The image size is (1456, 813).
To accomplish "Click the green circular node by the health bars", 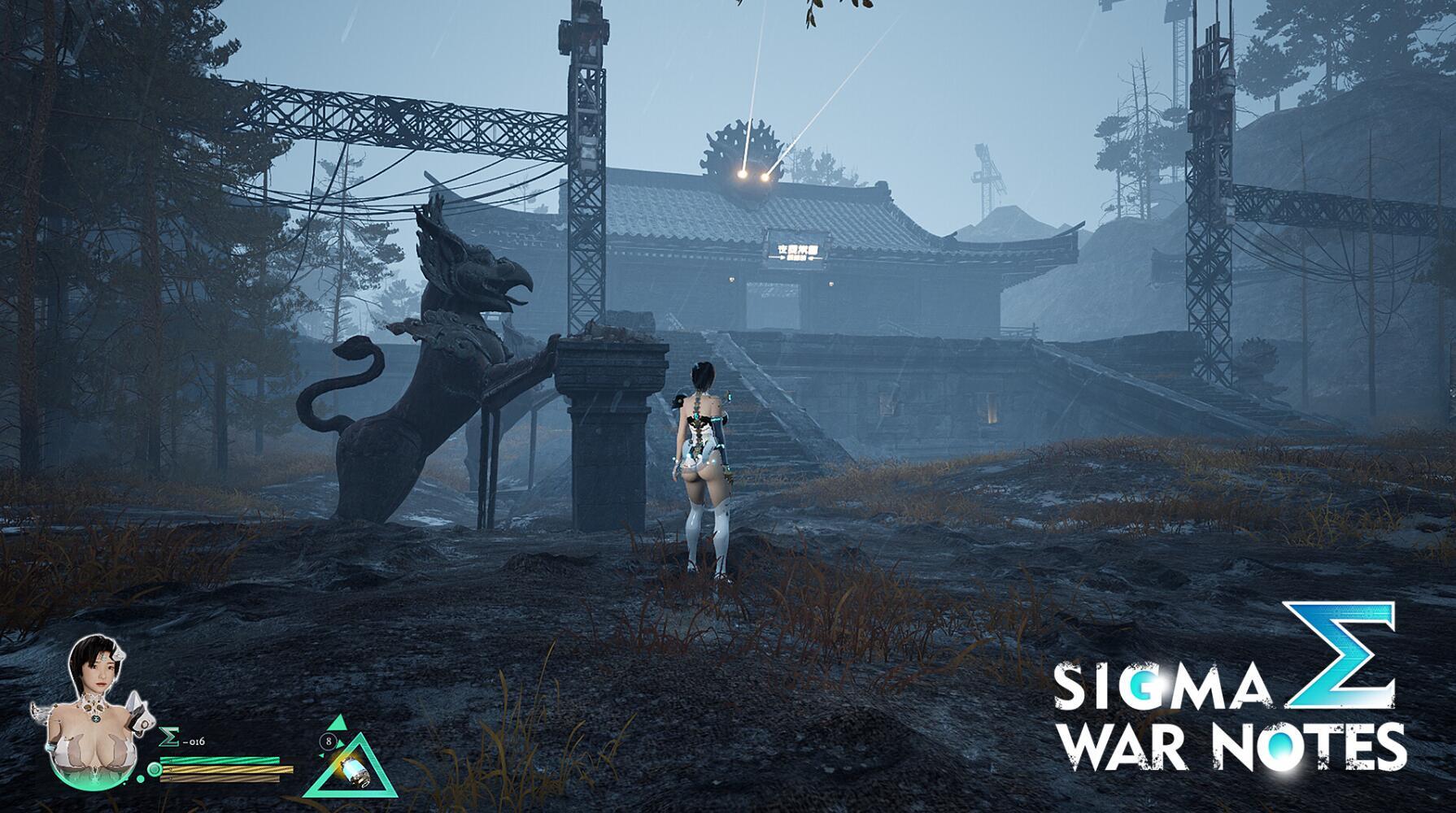I will (154, 769).
